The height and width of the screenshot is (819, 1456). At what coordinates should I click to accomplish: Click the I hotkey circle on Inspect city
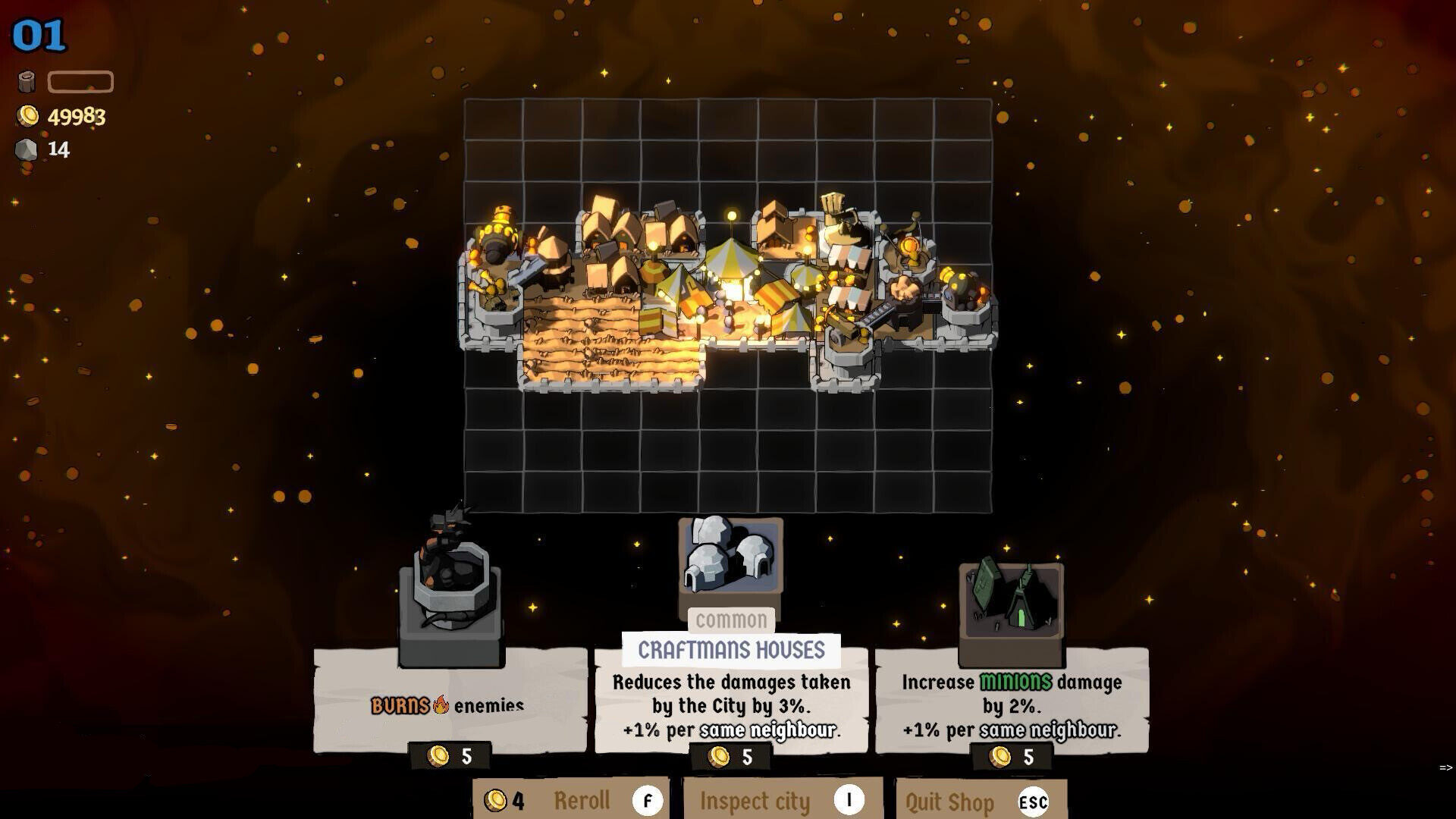[x=851, y=800]
